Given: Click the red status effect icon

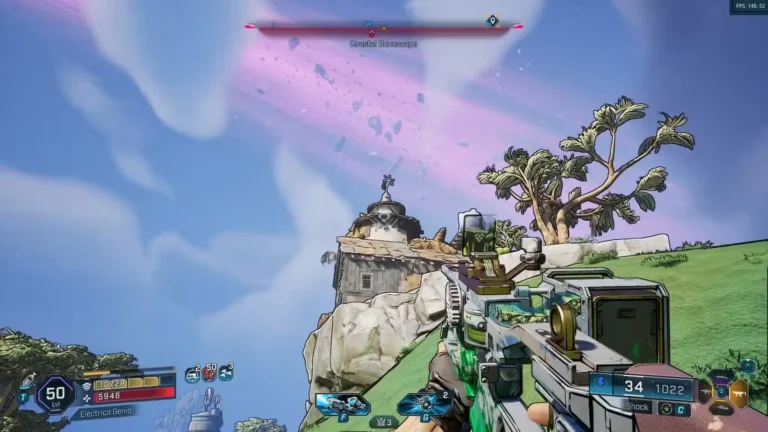Looking at the screenshot, I should [x=209, y=373].
